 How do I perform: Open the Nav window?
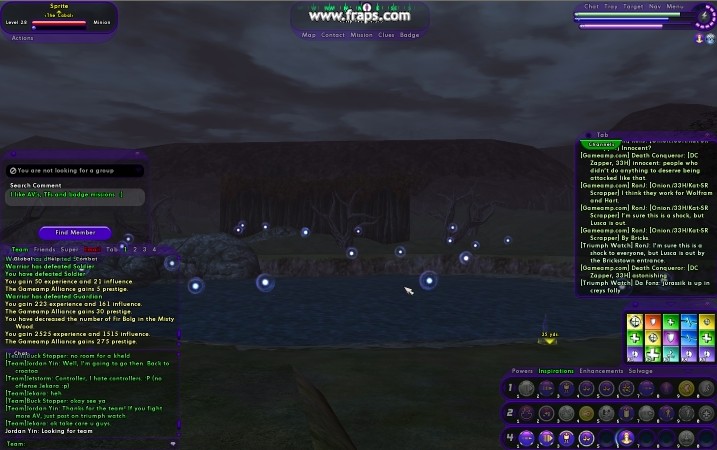point(654,6)
